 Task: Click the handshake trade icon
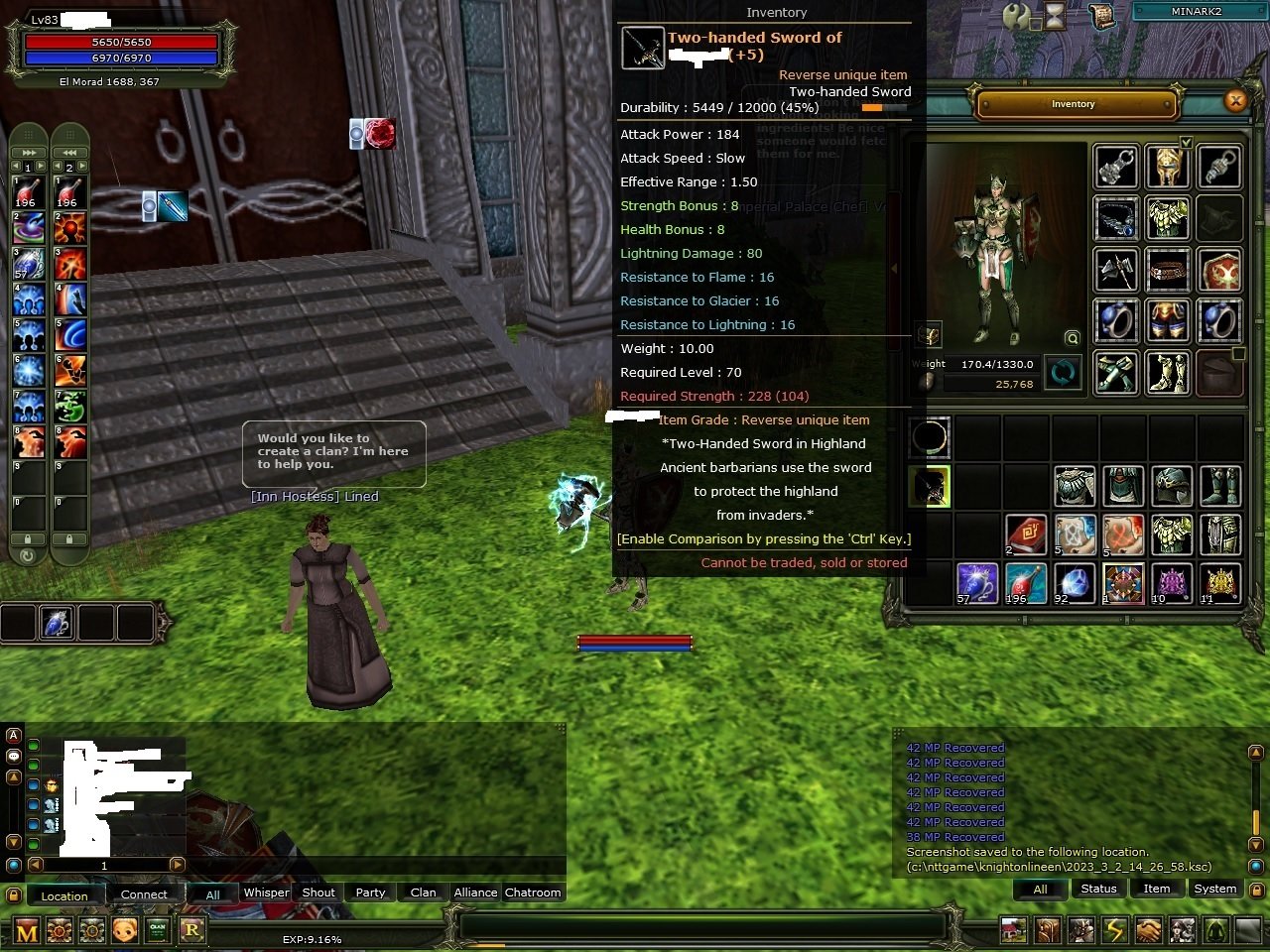[1148, 930]
